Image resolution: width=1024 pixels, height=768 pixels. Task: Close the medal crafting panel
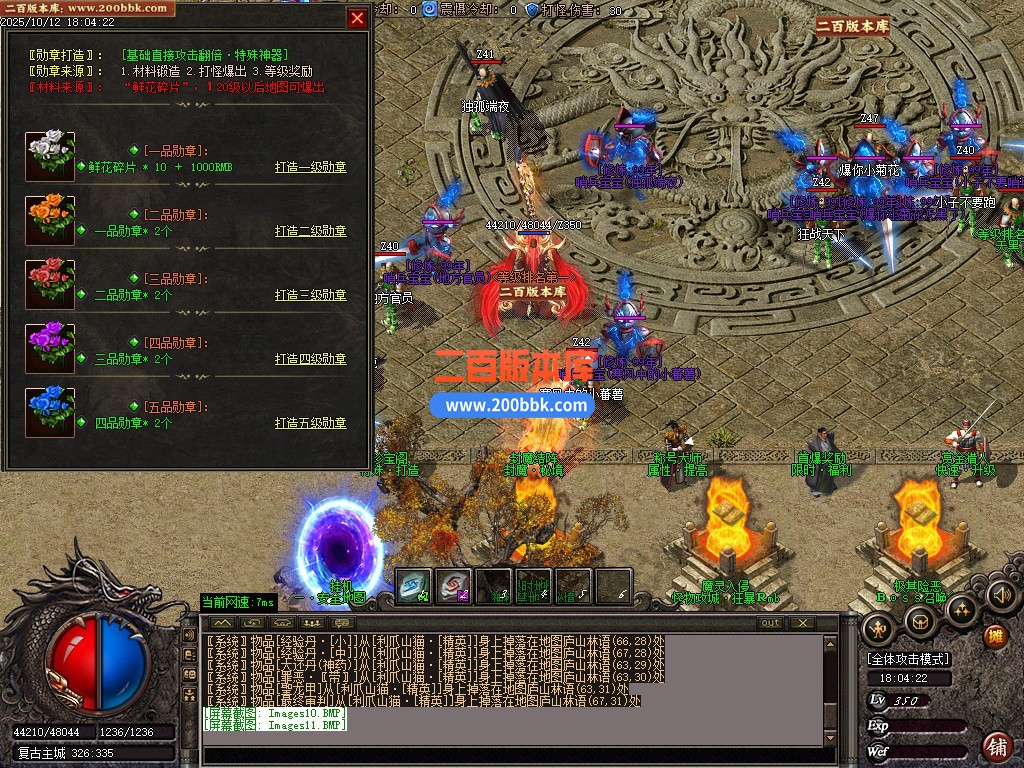(357, 17)
